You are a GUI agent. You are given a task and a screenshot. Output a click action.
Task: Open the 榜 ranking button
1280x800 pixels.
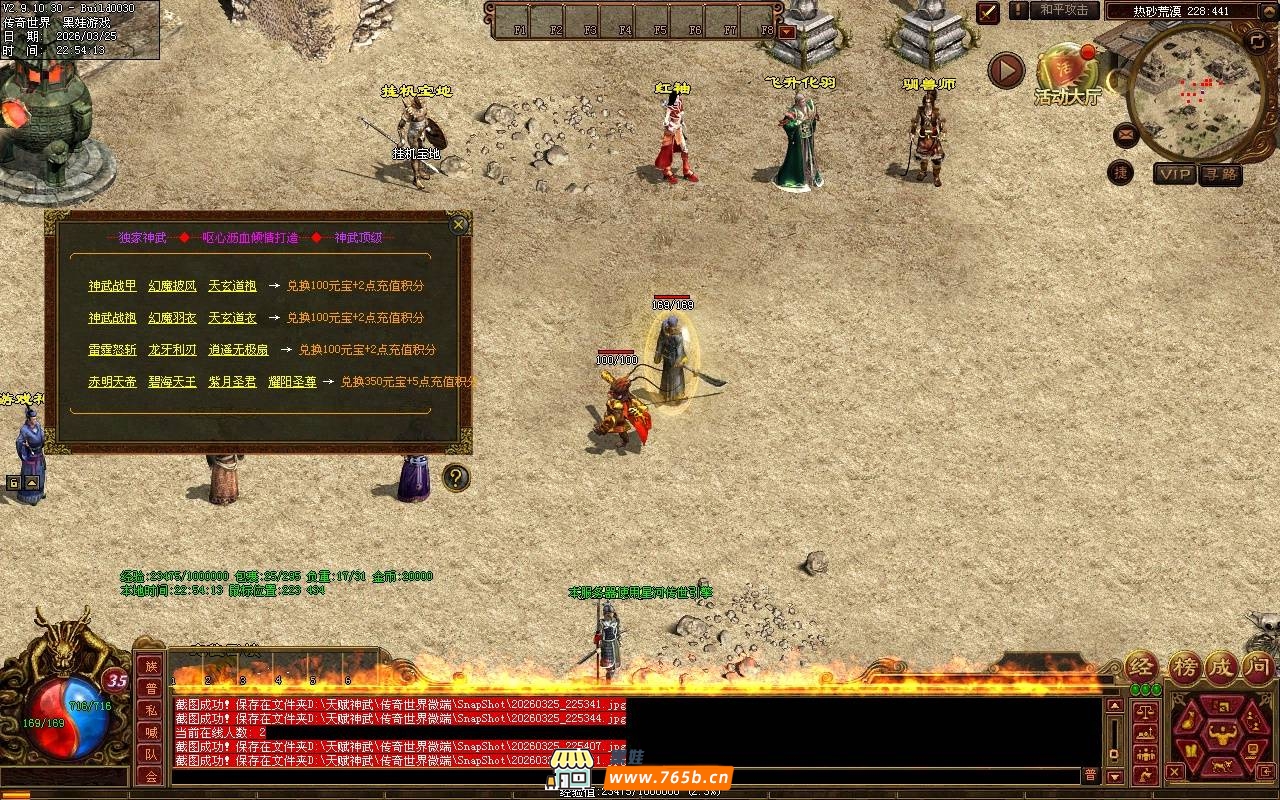(1185, 667)
